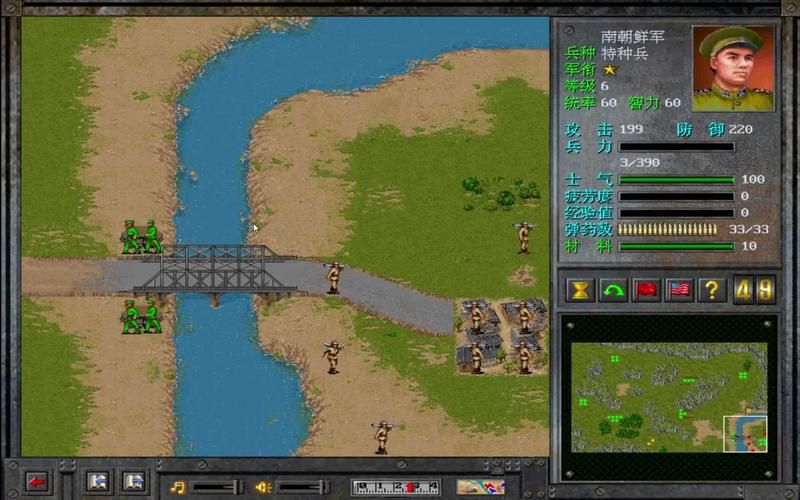Click the commander portrait
Image resolution: width=800 pixels, height=500 pixels.
coord(733,68)
